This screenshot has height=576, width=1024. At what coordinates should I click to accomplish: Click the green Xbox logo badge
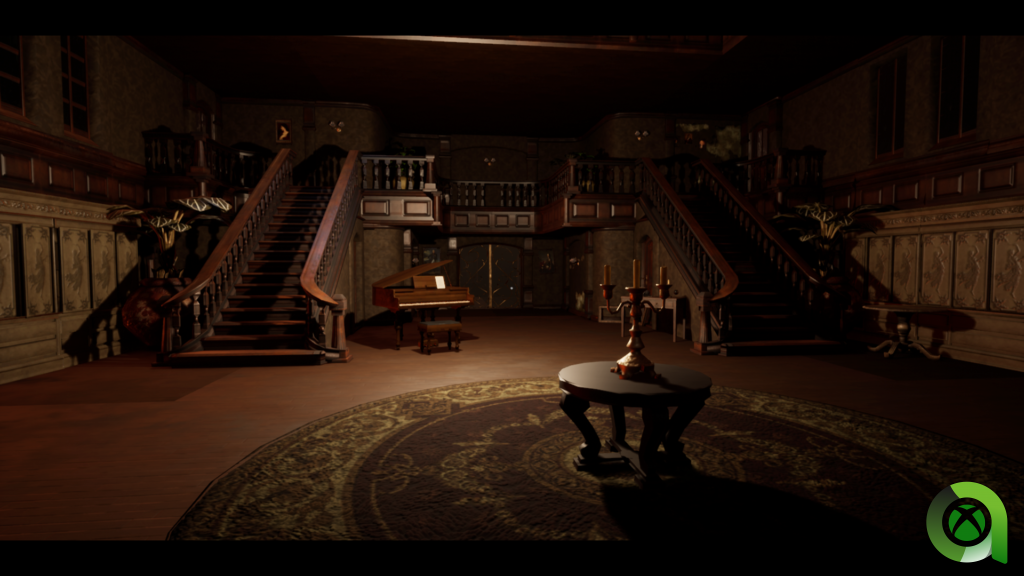pos(966,522)
